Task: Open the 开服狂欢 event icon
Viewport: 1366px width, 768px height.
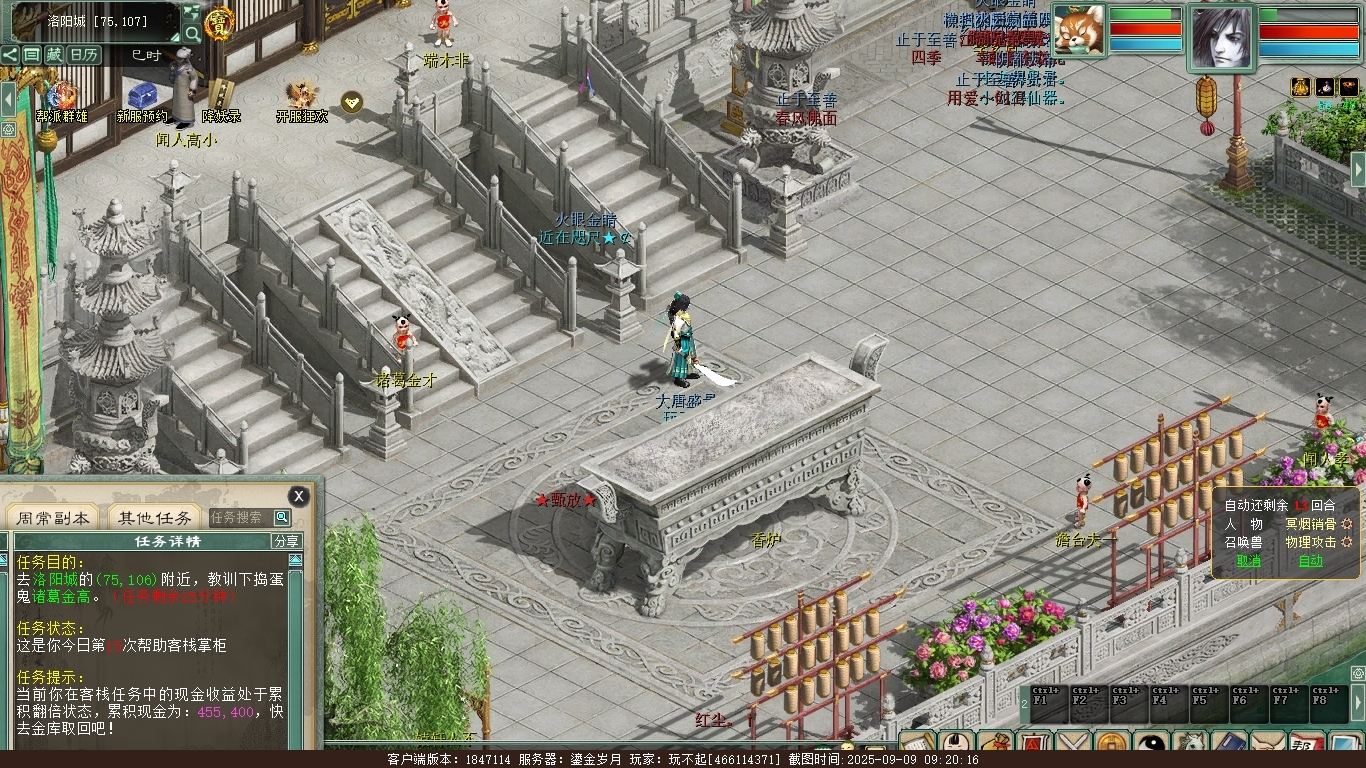Action: tap(301, 97)
